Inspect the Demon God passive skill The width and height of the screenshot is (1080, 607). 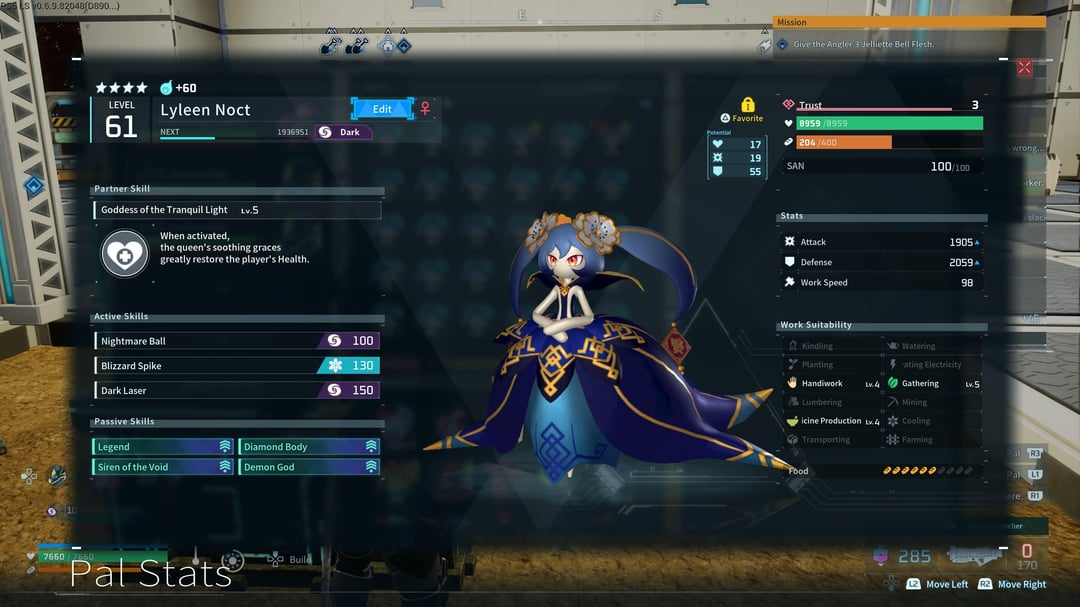[309, 467]
